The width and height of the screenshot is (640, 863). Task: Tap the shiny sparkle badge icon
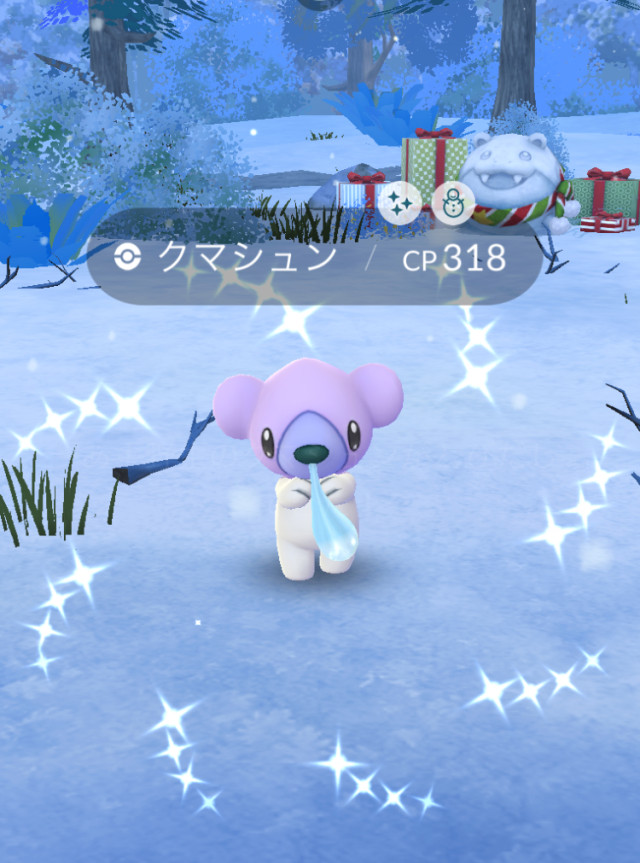[x=398, y=204]
